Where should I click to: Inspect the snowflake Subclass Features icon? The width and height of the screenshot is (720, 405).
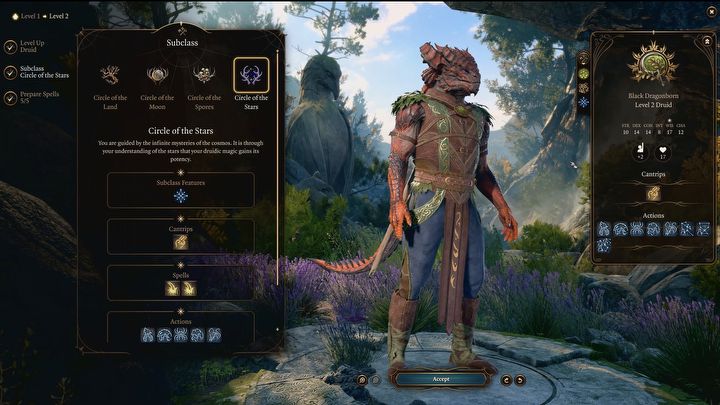[x=181, y=196]
